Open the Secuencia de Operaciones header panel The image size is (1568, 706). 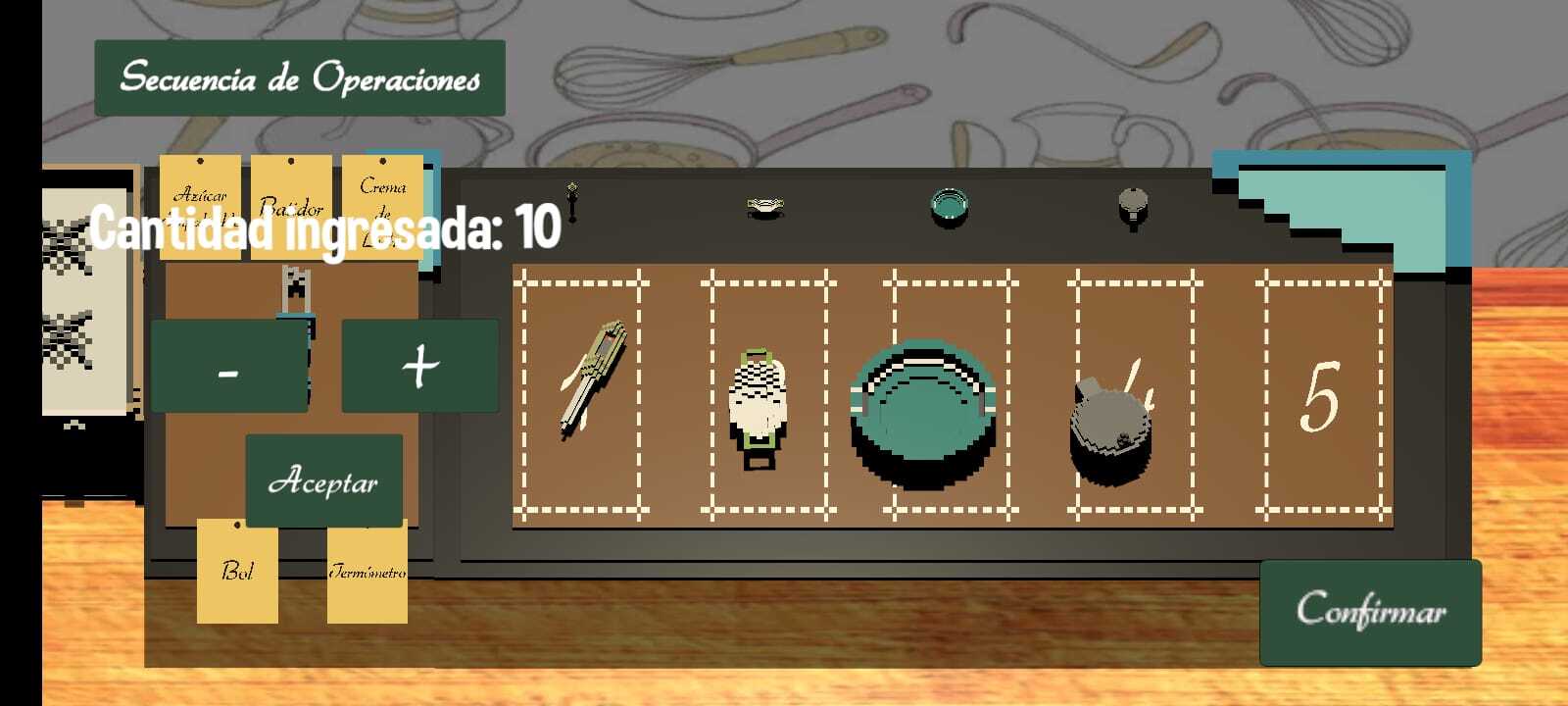(297, 76)
